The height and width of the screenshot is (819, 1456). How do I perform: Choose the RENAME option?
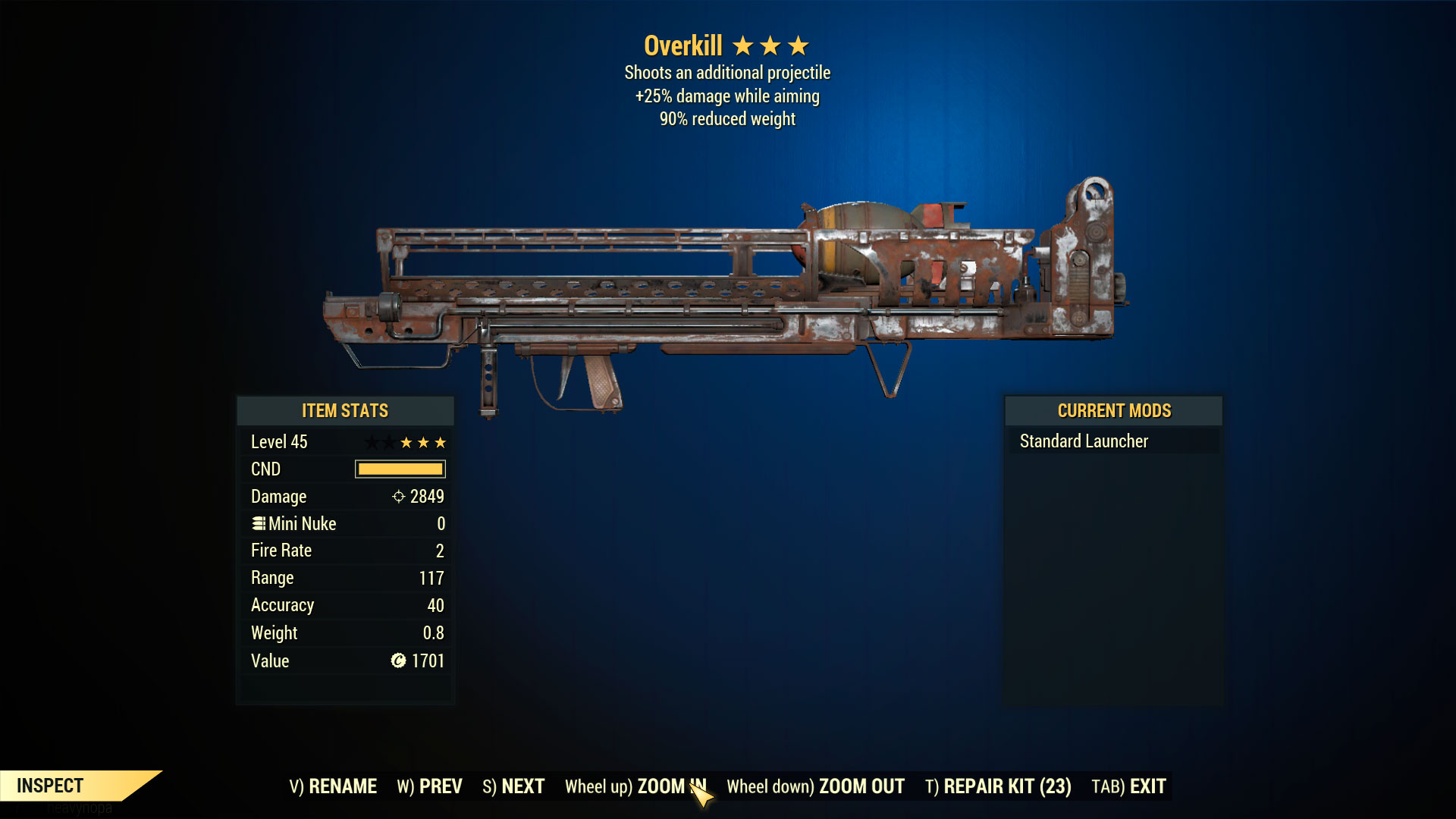pyautogui.click(x=333, y=786)
